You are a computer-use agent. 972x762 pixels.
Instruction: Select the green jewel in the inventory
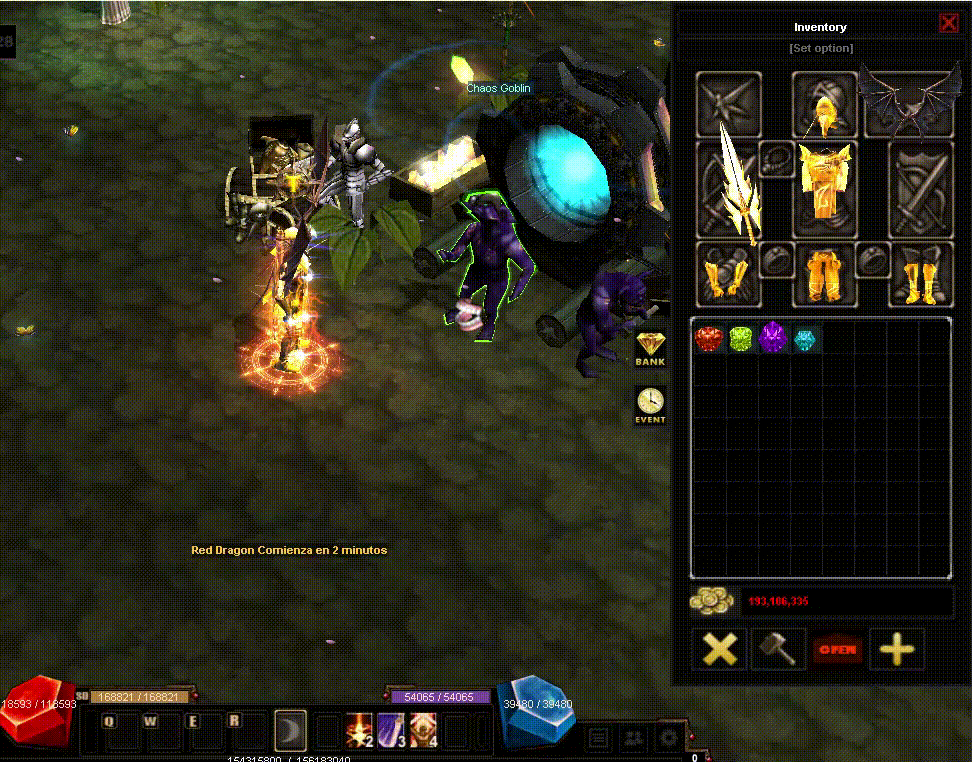[741, 339]
